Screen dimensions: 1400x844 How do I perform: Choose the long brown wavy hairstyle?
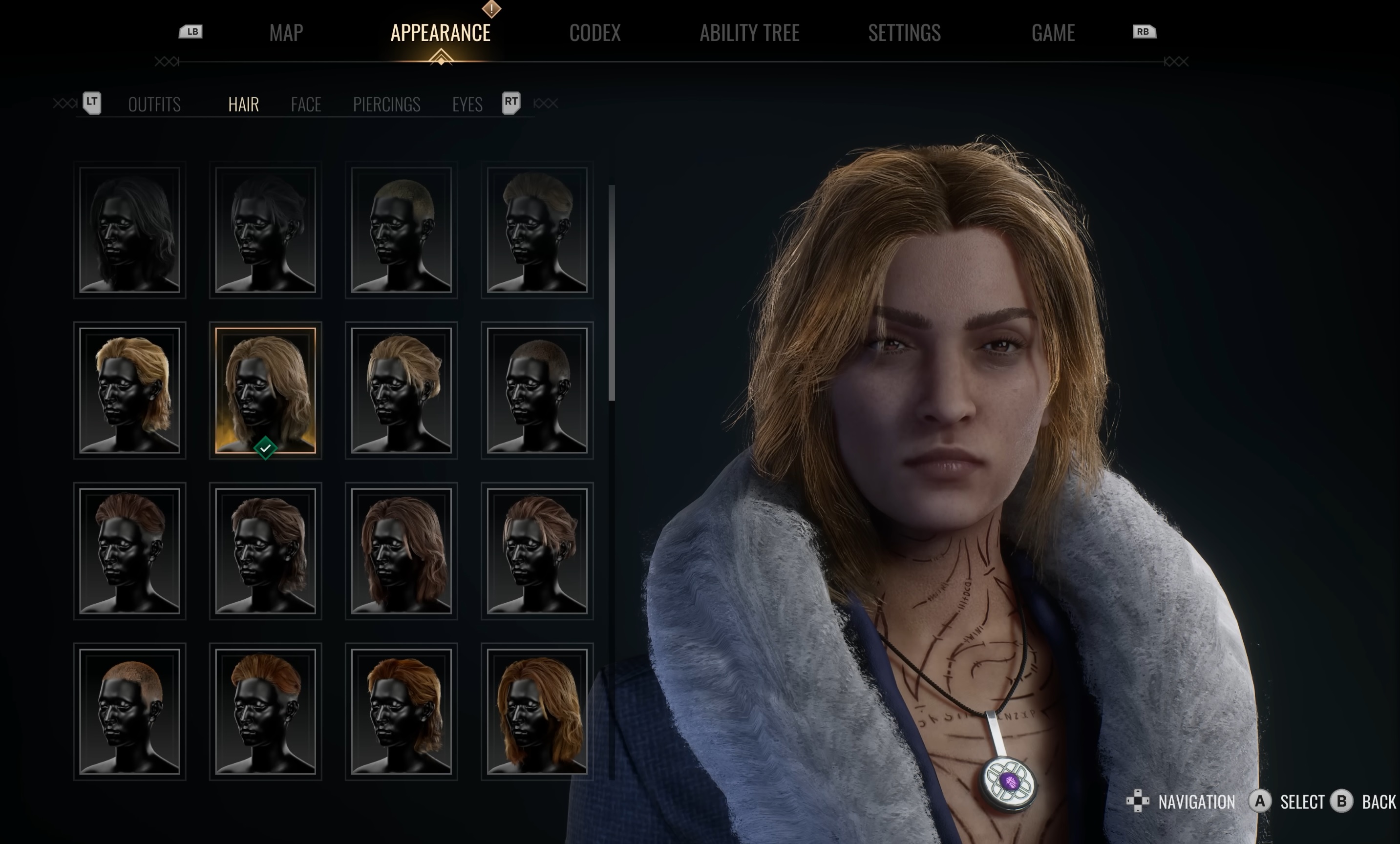pos(401,551)
